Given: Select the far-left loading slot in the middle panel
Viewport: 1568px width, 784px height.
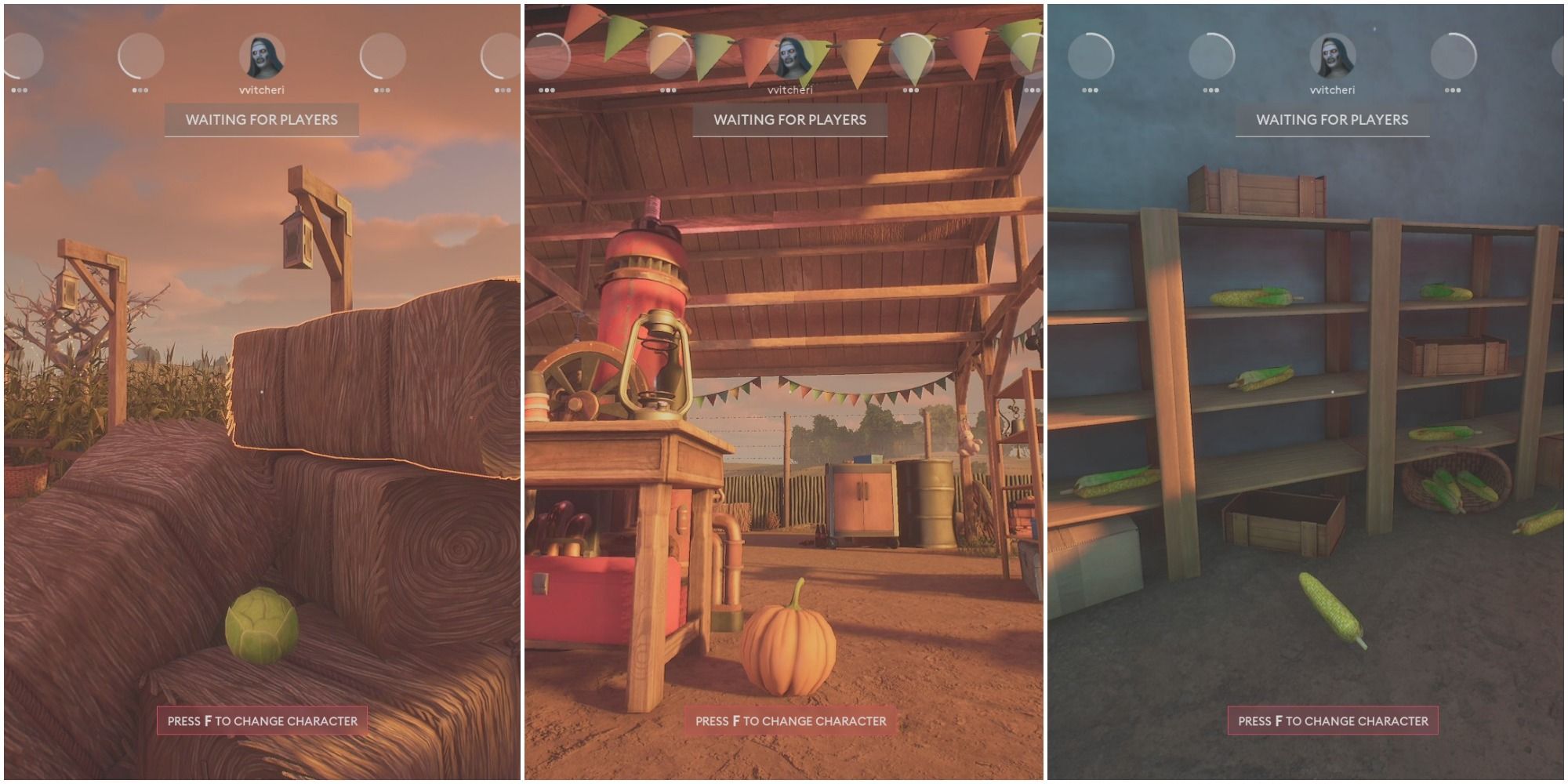Looking at the screenshot, I should pyautogui.click(x=549, y=55).
